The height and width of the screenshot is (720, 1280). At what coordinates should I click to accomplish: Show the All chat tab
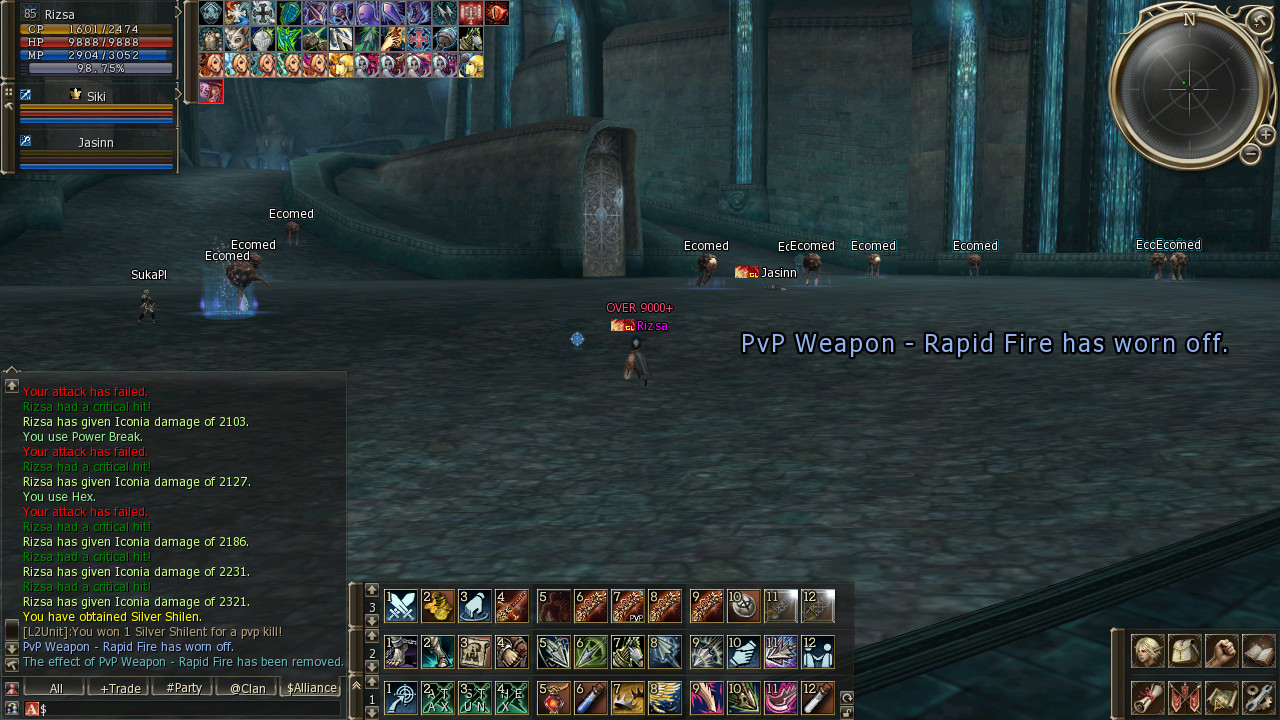pyautogui.click(x=55, y=688)
